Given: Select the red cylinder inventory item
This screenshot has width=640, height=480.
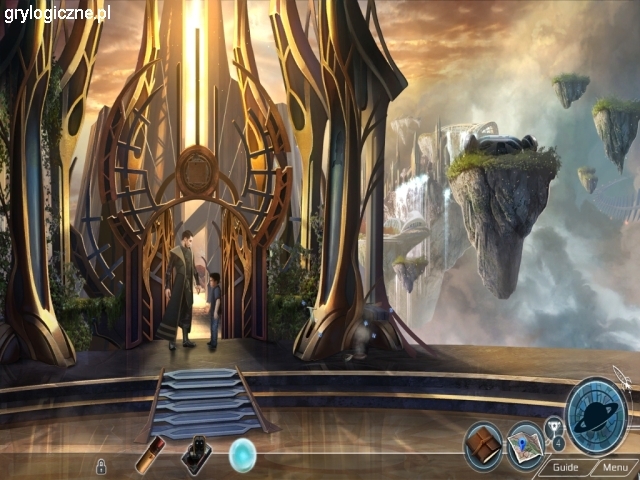Looking at the screenshot, I should point(150,455).
